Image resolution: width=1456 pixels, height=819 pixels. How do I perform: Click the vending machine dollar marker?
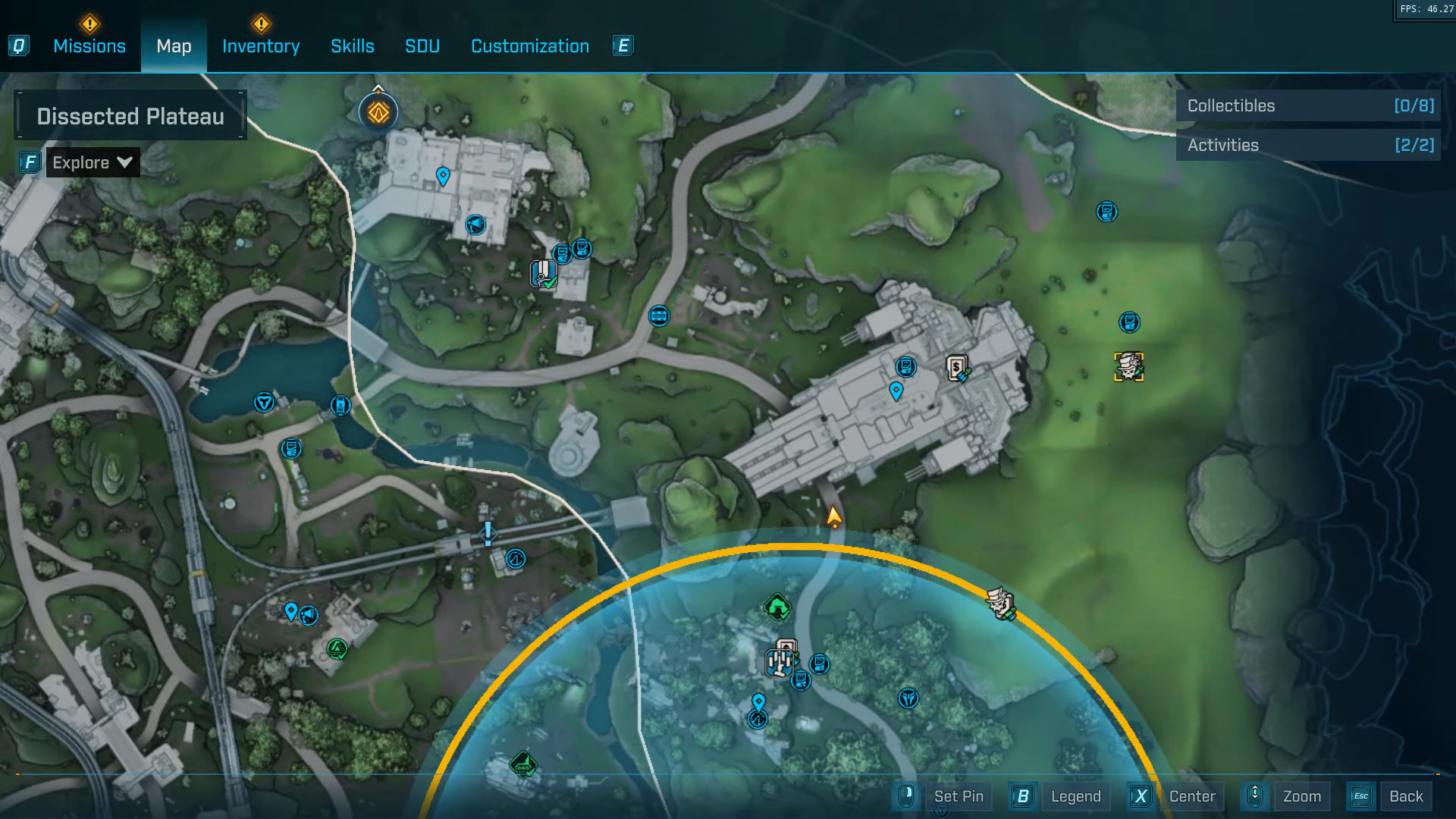pos(958,369)
